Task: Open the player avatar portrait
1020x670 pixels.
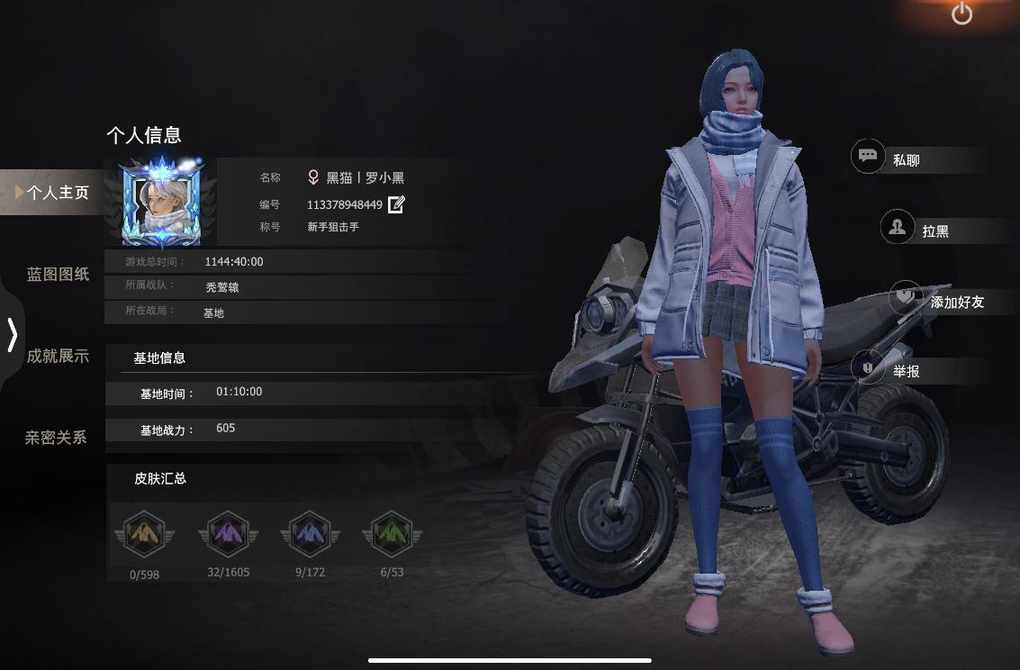Action: (x=160, y=204)
